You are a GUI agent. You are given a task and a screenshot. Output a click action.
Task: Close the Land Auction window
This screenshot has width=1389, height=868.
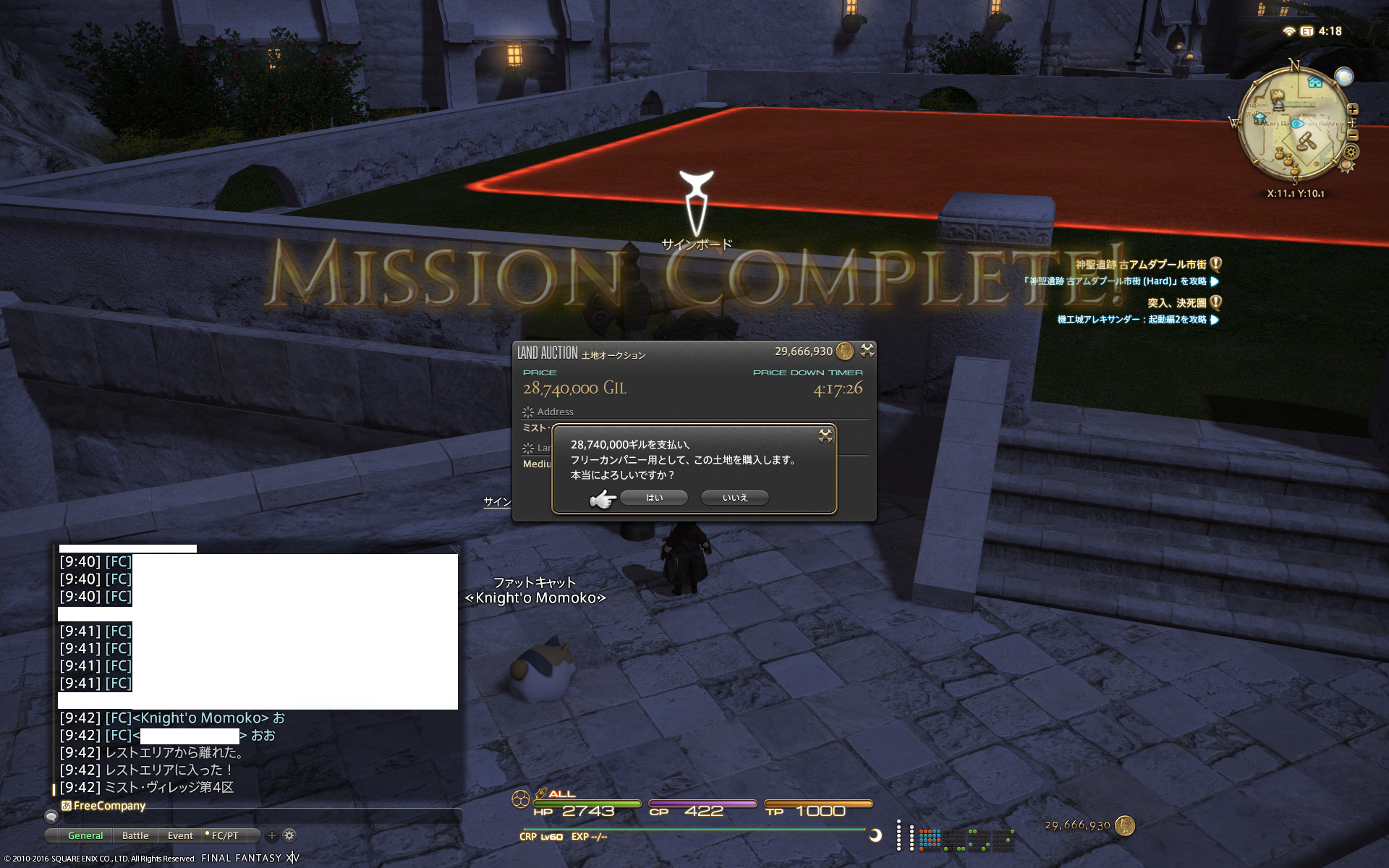point(867,351)
